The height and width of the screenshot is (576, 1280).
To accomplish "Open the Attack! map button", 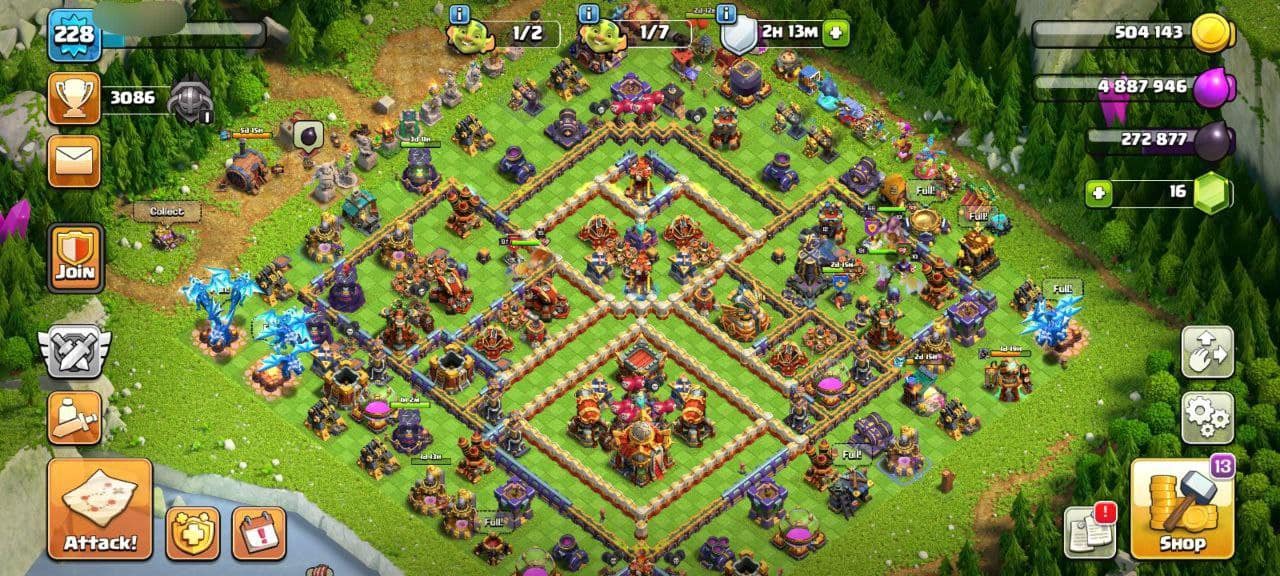I will coord(100,509).
